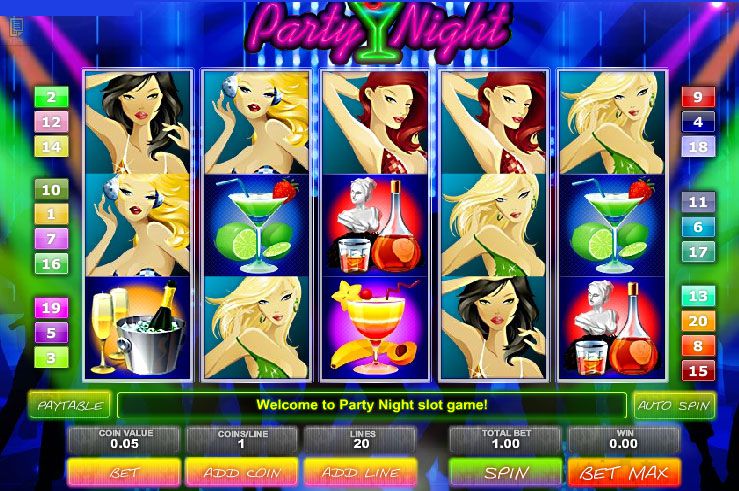Choose payline marker 18
The image size is (739, 491).
(697, 147)
